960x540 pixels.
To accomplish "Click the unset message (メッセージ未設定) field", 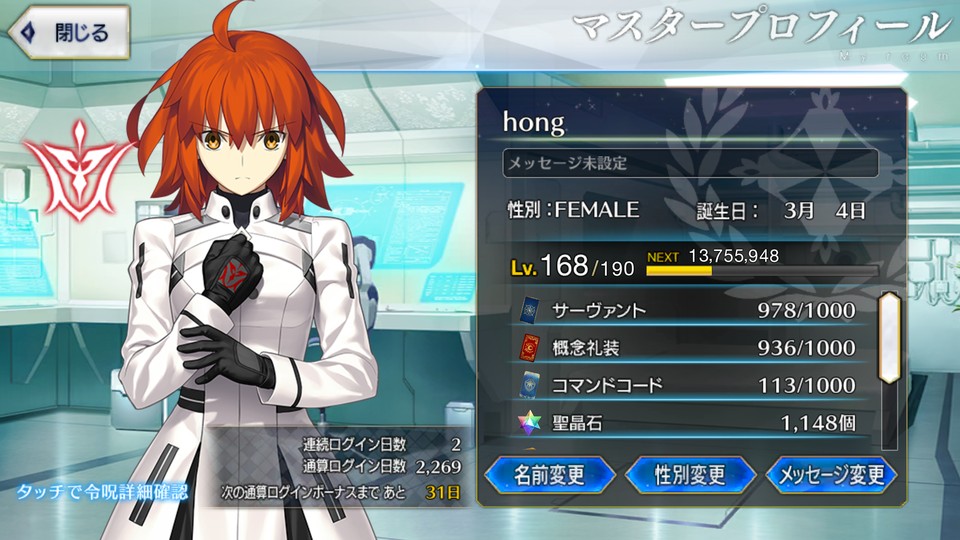I will (x=690, y=163).
